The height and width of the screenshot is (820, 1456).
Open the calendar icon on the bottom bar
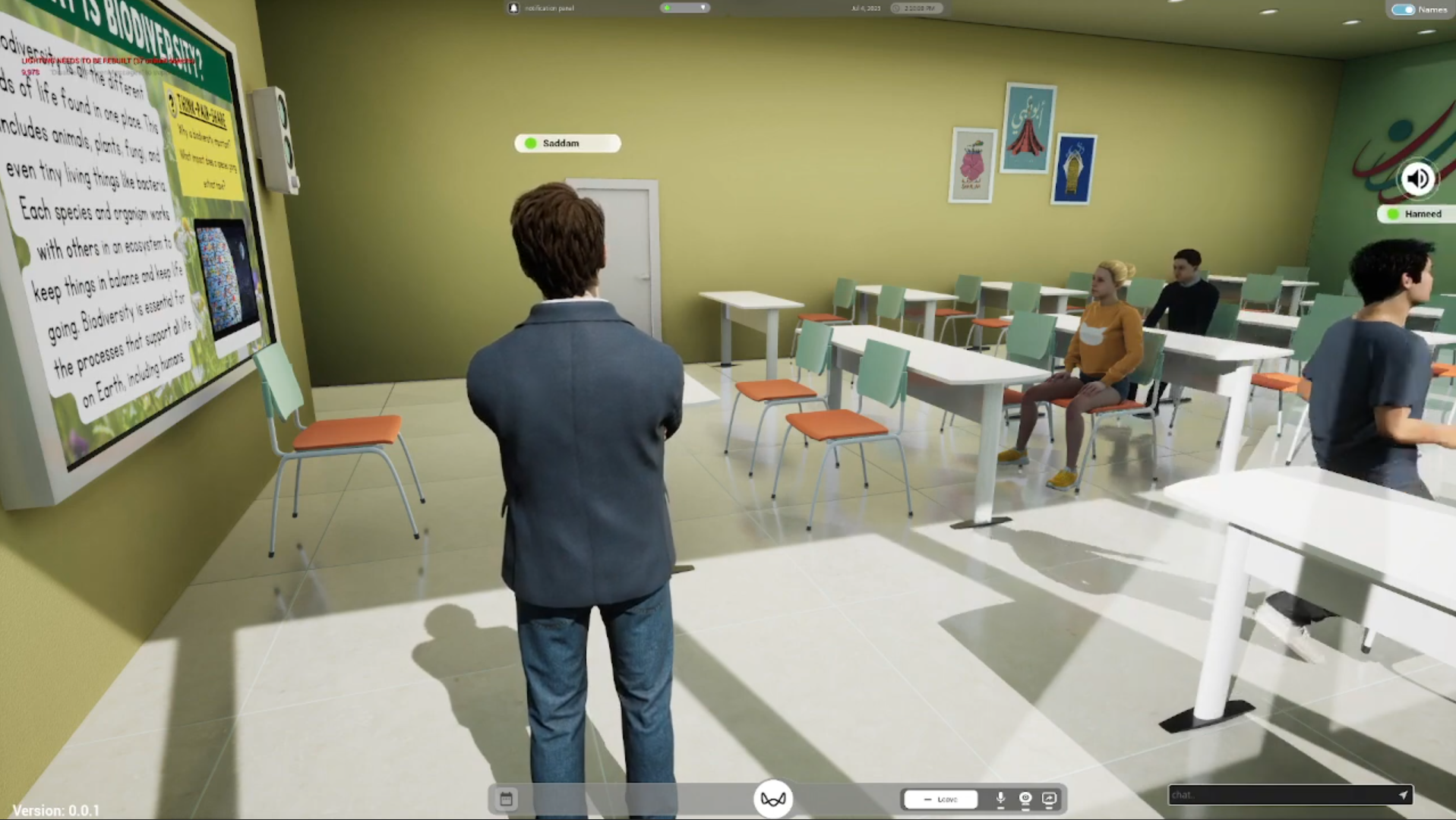click(505, 798)
